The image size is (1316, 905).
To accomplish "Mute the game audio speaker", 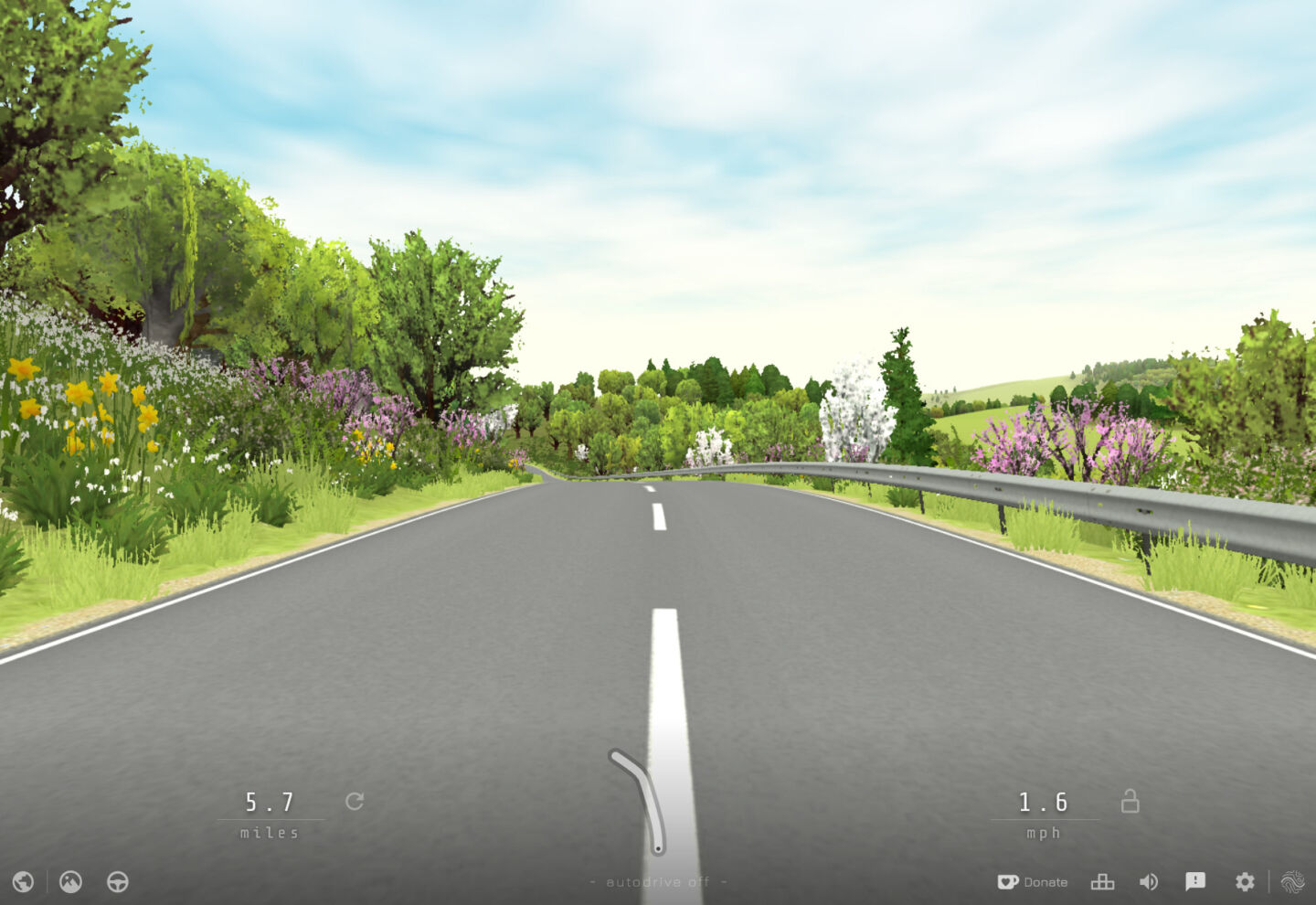I will [x=1149, y=881].
